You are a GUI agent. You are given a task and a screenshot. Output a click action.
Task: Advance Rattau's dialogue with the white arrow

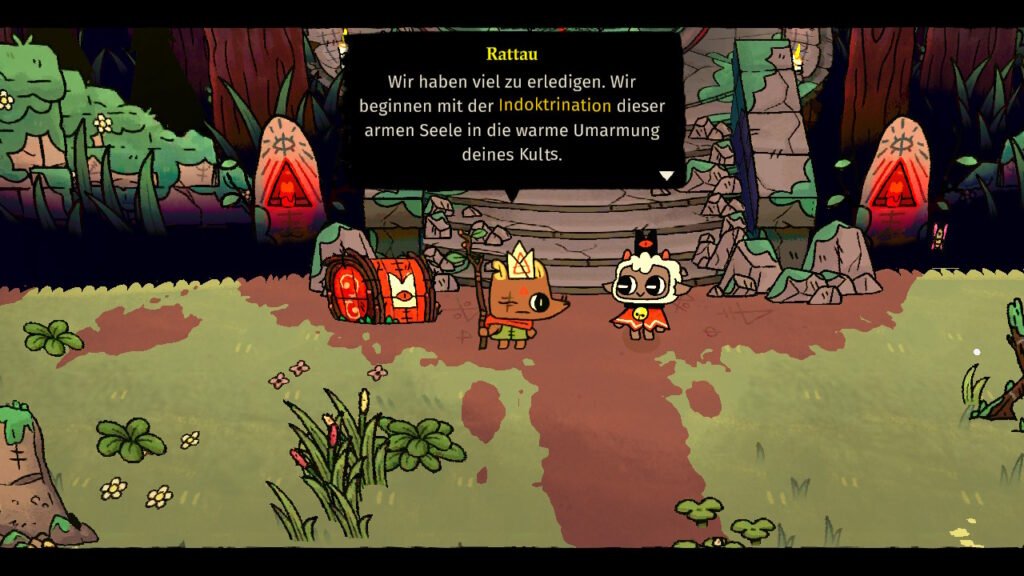point(666,176)
